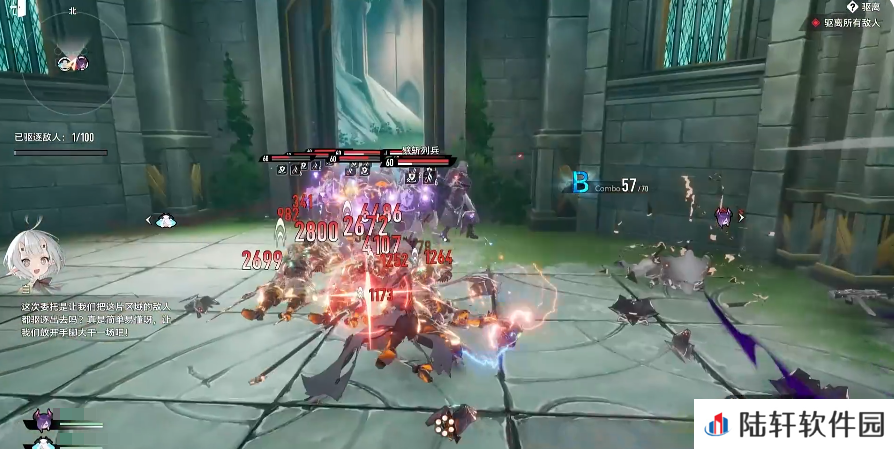
Task: Open the 驱离 objective tracker
Action: [862, 7]
